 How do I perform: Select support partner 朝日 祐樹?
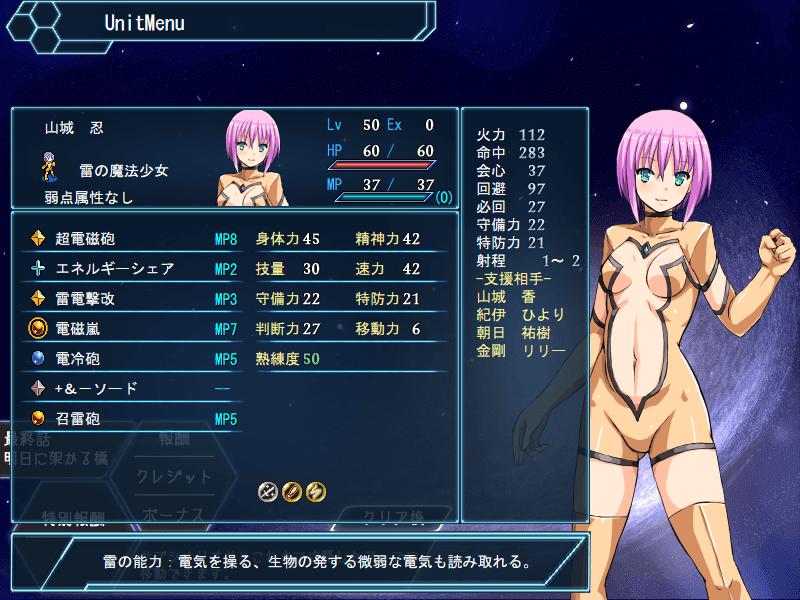point(515,332)
